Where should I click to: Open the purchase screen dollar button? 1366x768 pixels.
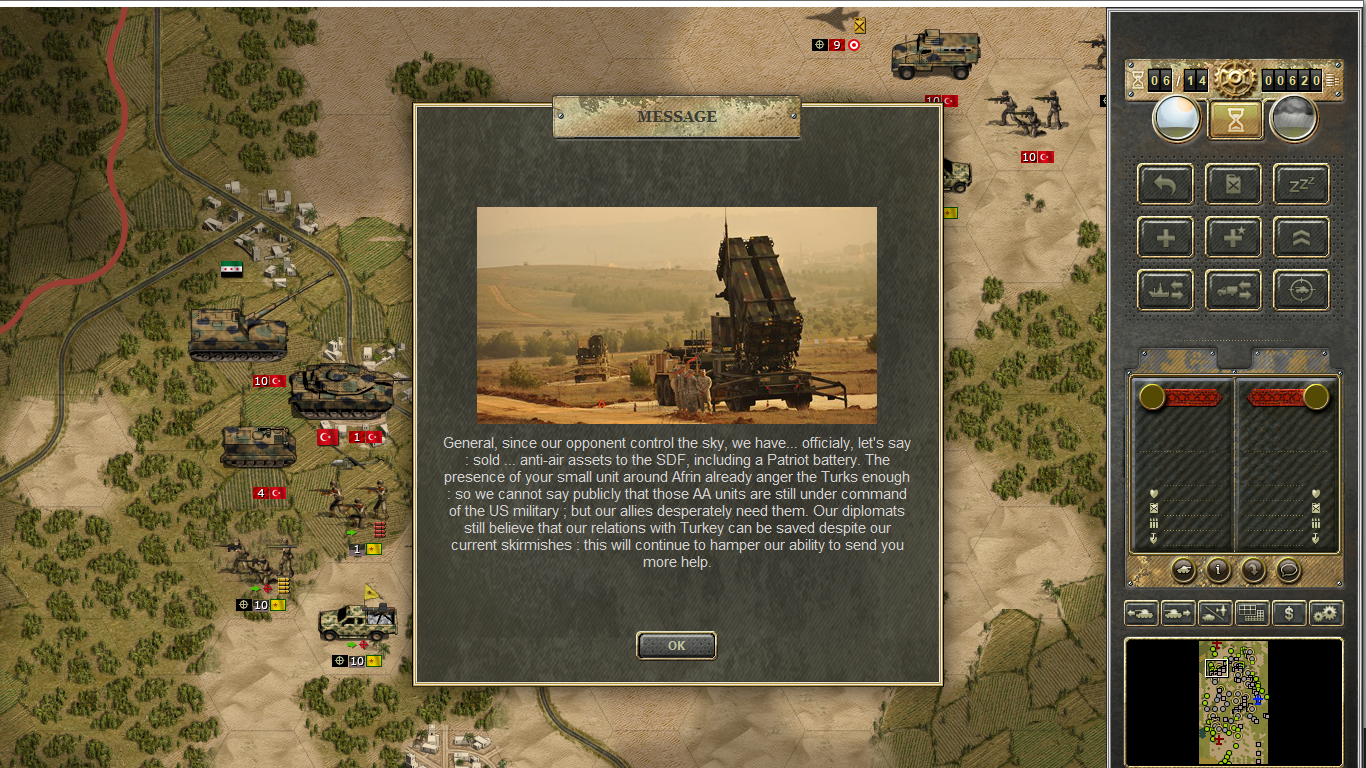tap(1289, 613)
